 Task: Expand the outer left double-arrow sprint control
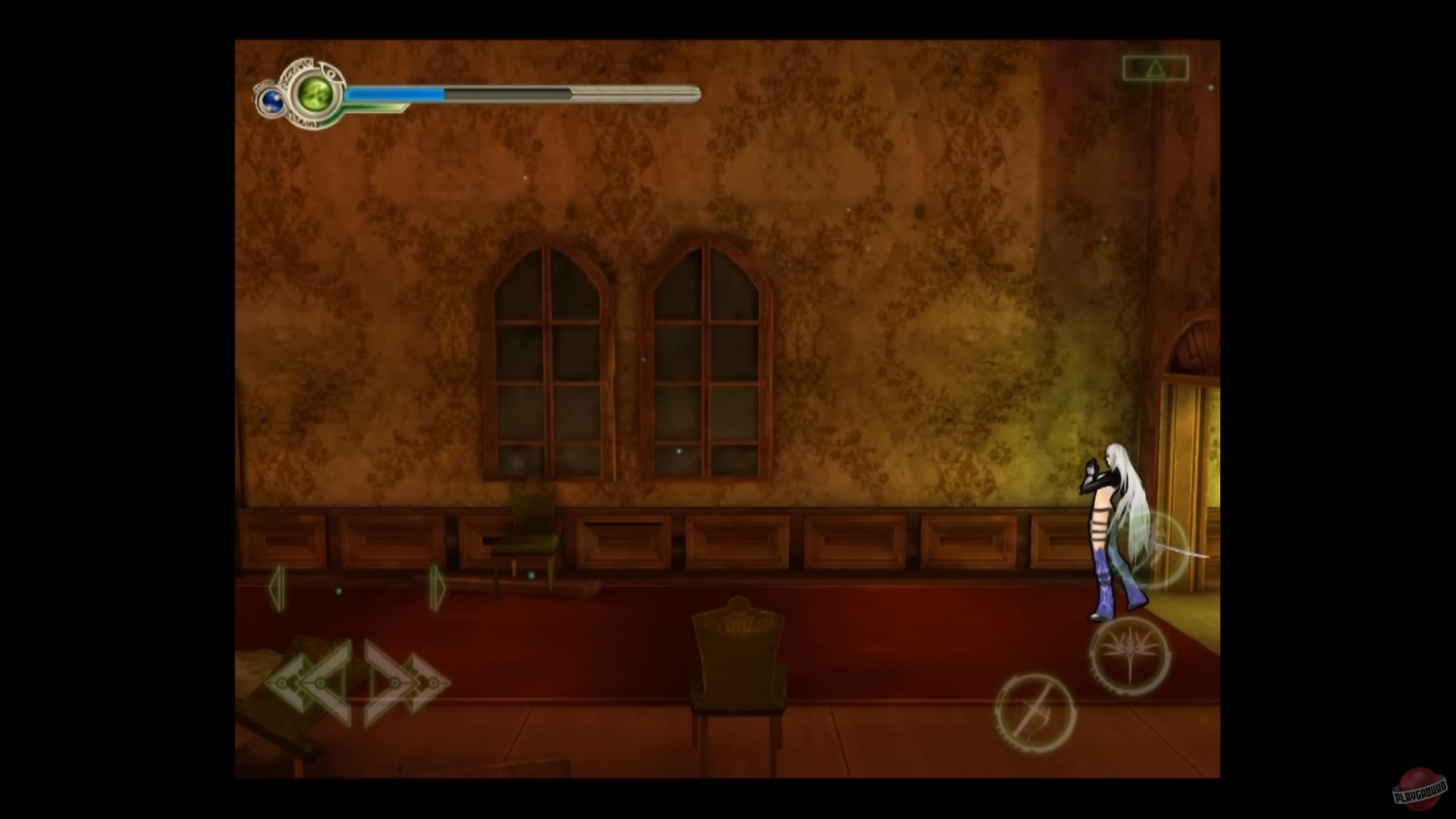tap(282, 682)
